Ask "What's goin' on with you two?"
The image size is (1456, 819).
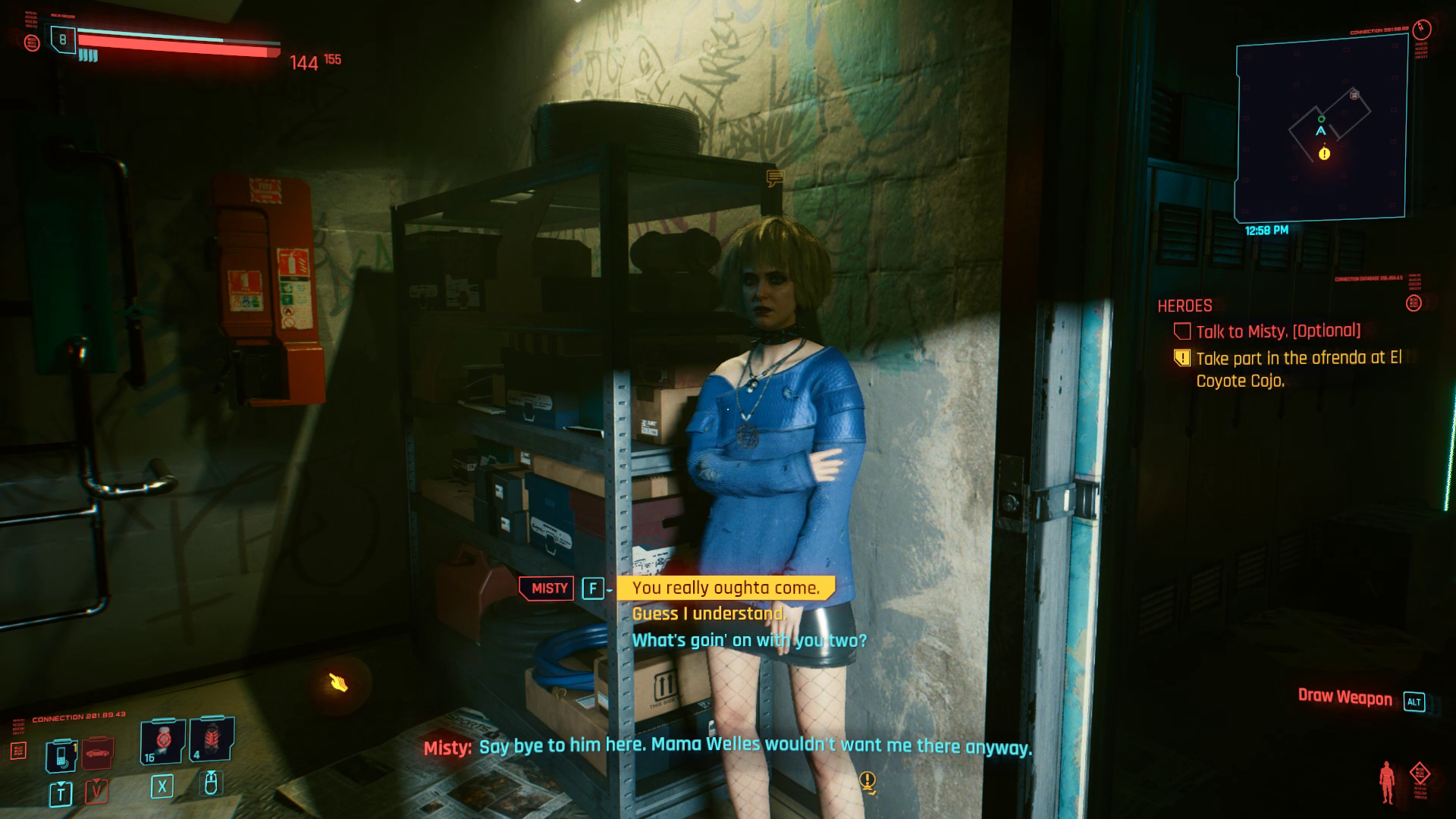coord(749,640)
